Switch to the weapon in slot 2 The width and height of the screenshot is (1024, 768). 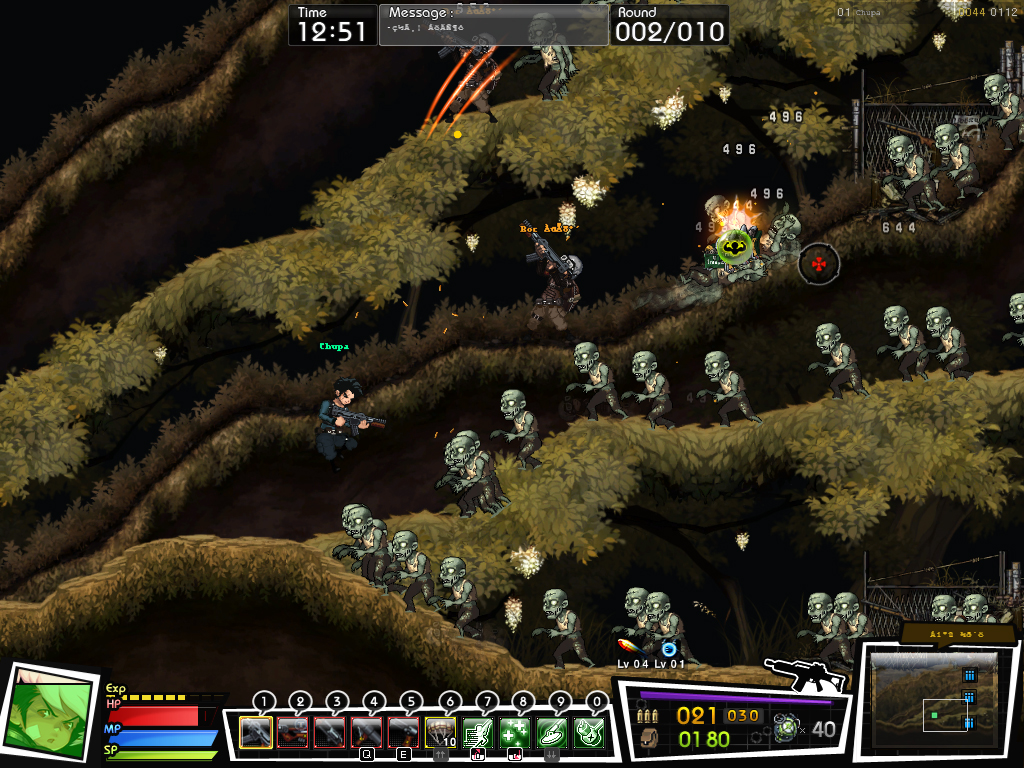(x=292, y=732)
